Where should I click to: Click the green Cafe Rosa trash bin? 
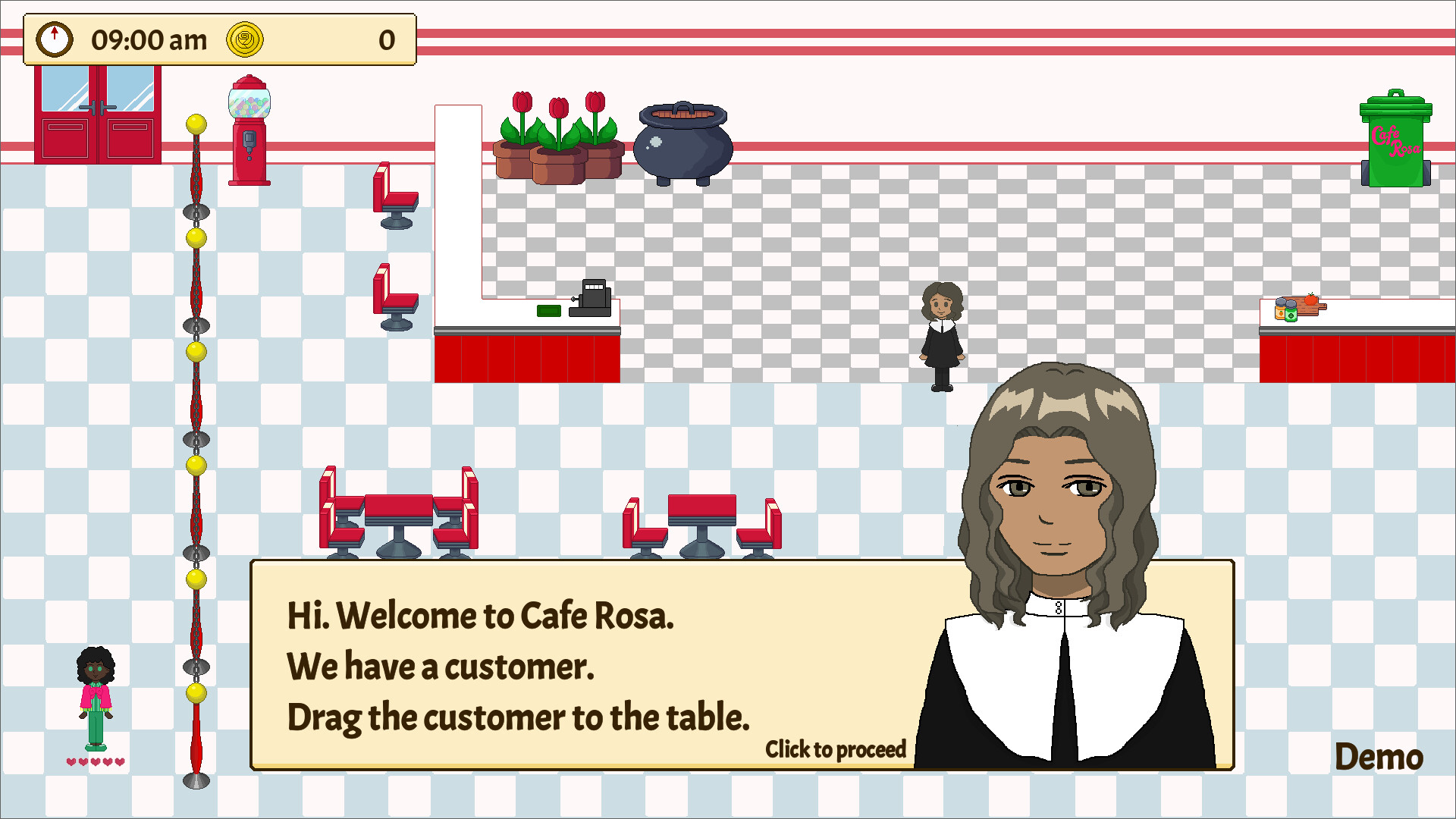click(1395, 140)
